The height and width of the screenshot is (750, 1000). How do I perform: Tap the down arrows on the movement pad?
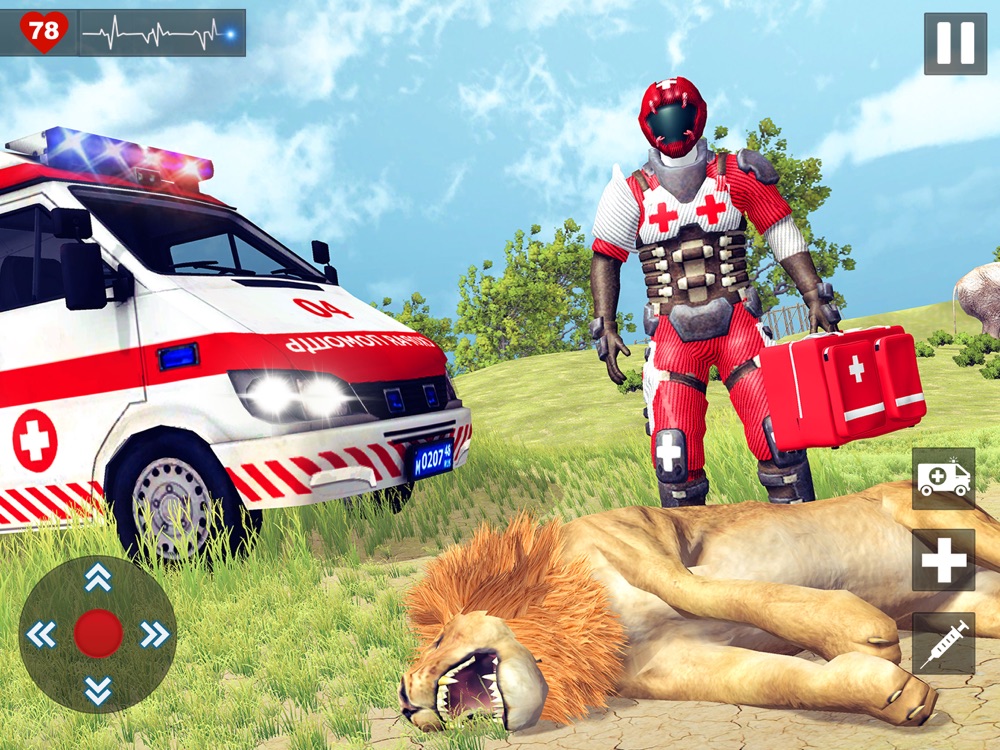[x=98, y=689]
